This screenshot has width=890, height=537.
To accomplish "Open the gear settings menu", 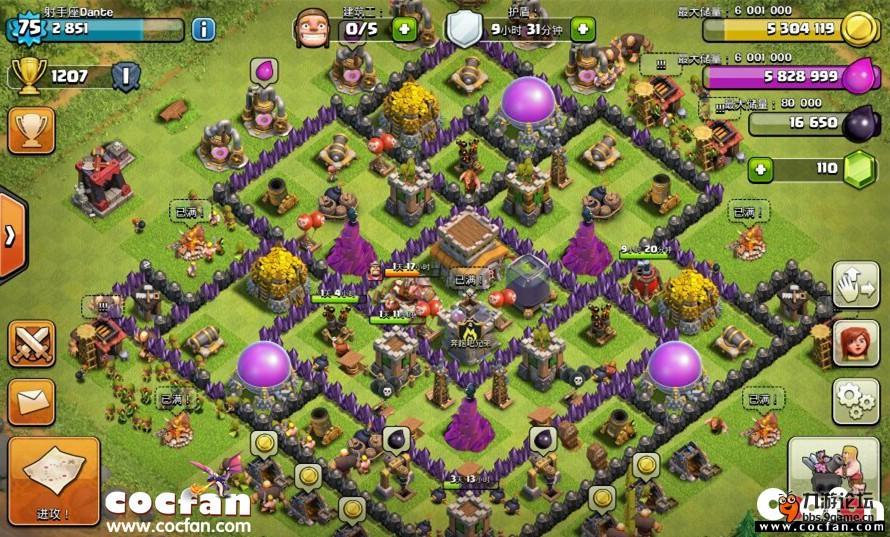I will click(x=855, y=401).
